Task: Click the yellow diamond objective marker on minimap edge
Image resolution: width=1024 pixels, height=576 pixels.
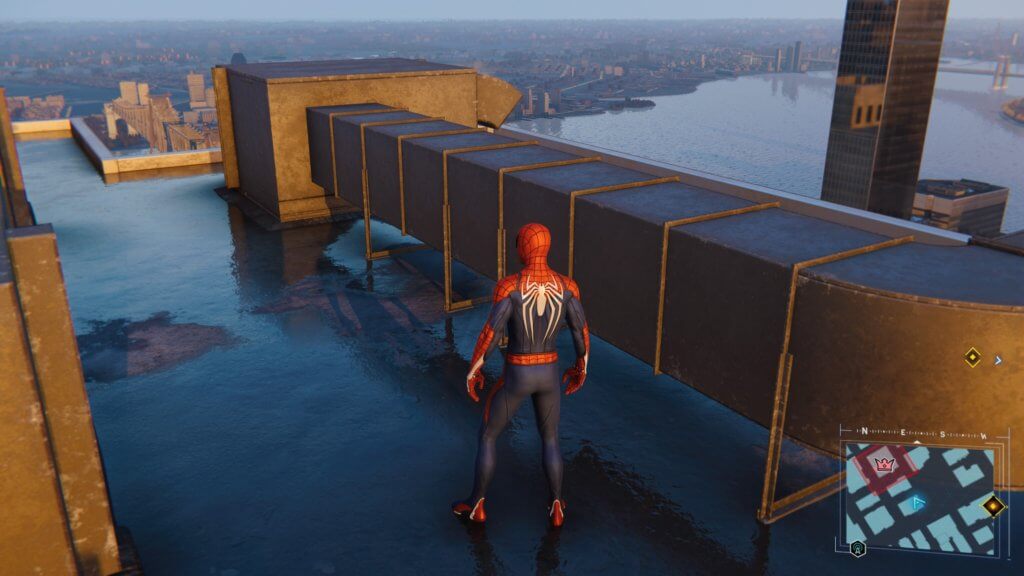Action: 992,506
